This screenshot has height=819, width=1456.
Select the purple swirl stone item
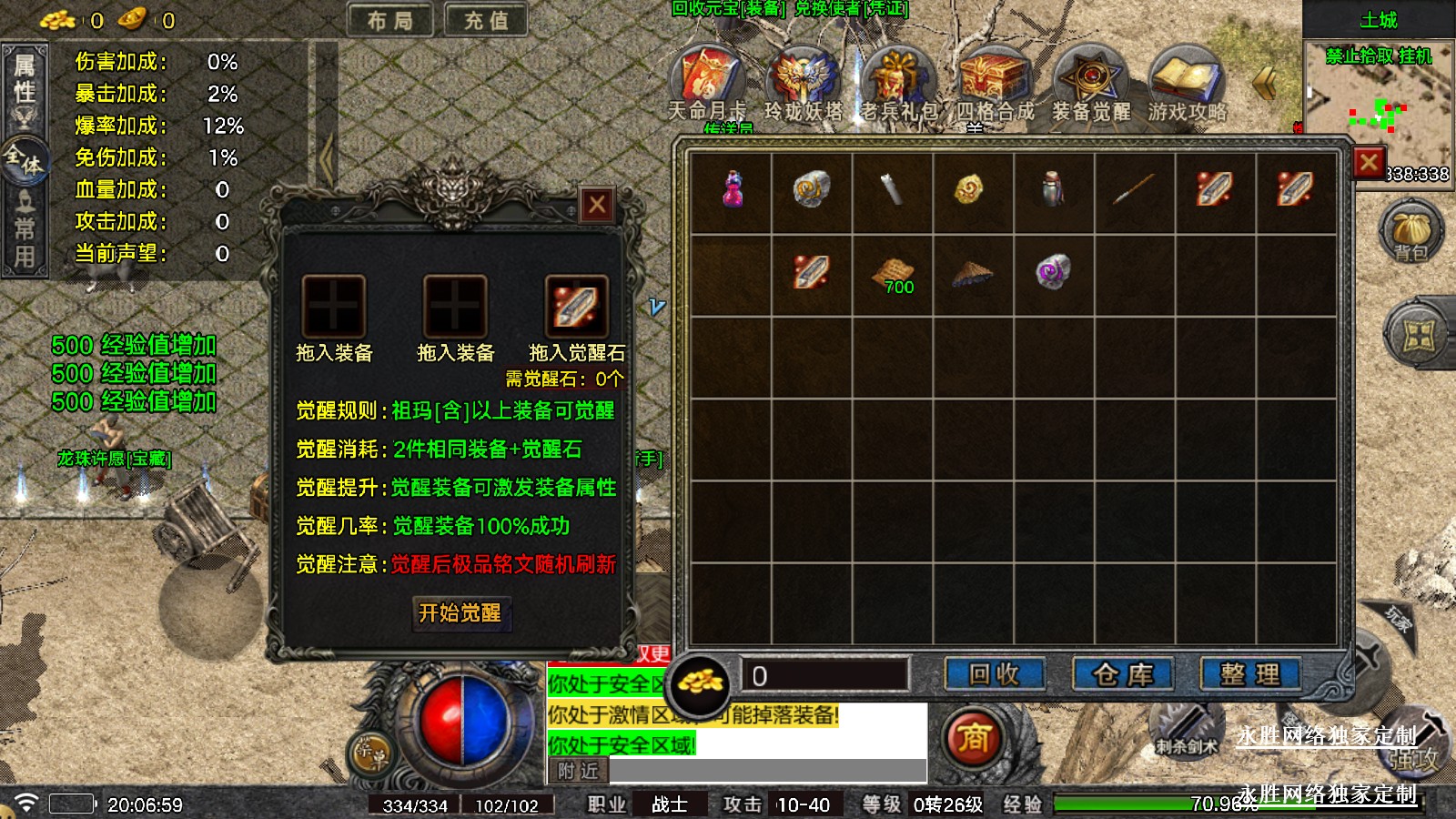(1053, 271)
